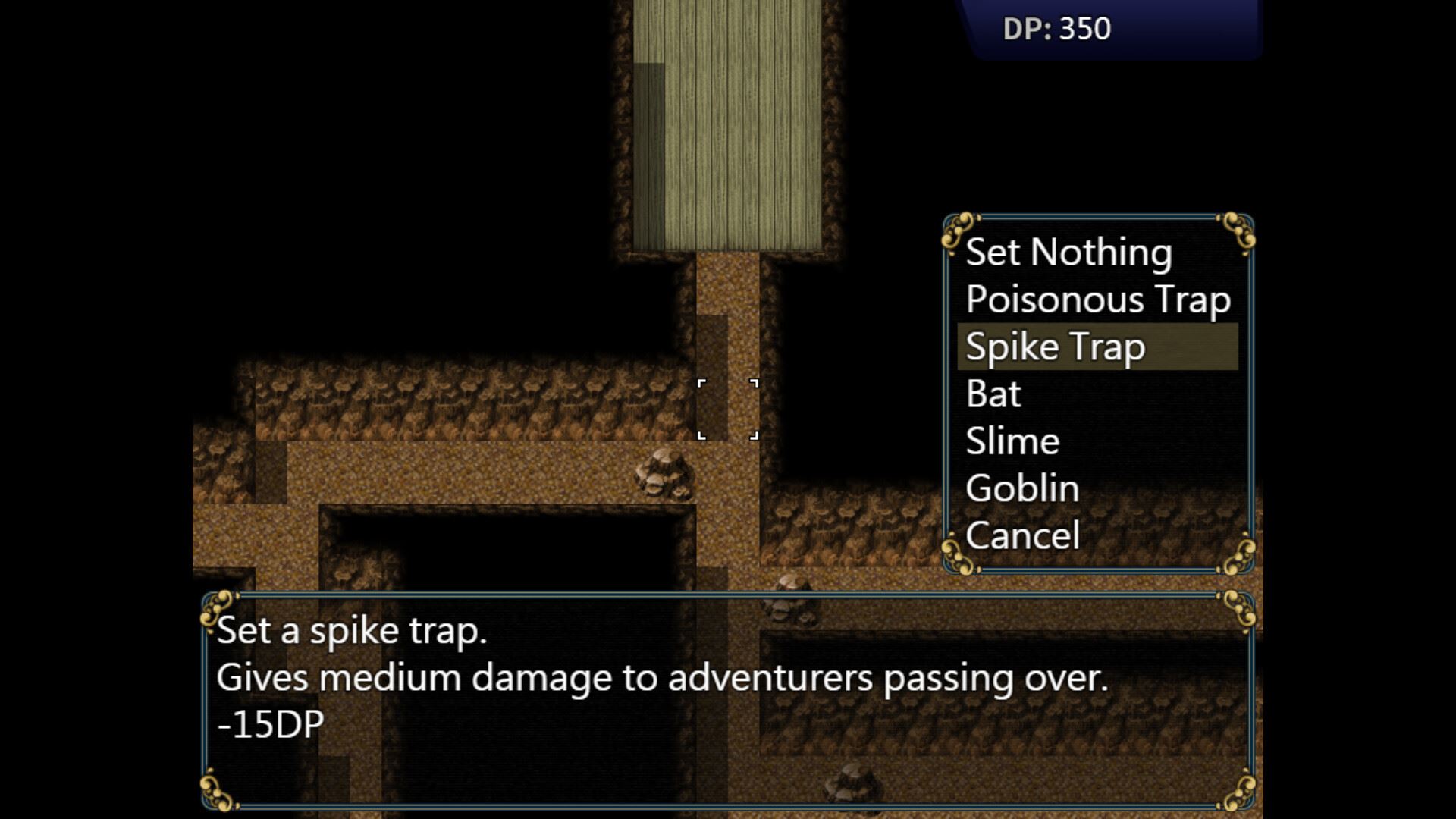The height and width of the screenshot is (819, 1456).
Task: Cancel the trap placement menu
Action: pos(1022,536)
